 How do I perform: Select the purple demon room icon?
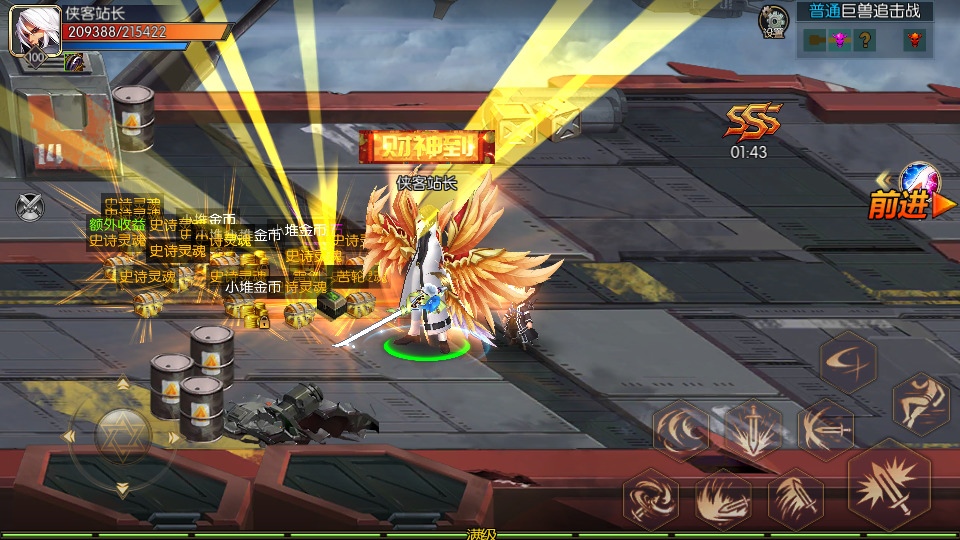(x=841, y=40)
